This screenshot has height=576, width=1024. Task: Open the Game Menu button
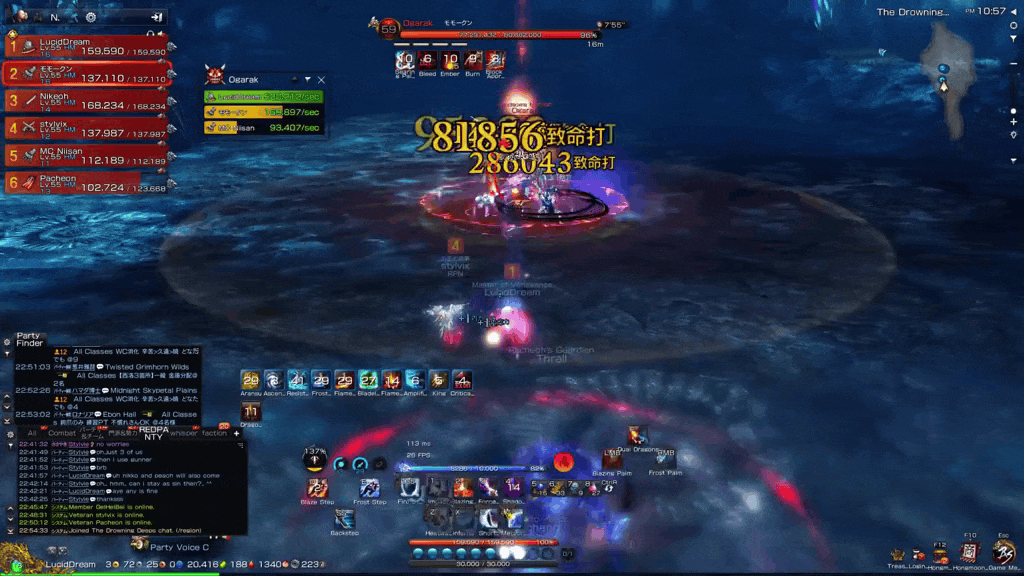click(x=1003, y=551)
